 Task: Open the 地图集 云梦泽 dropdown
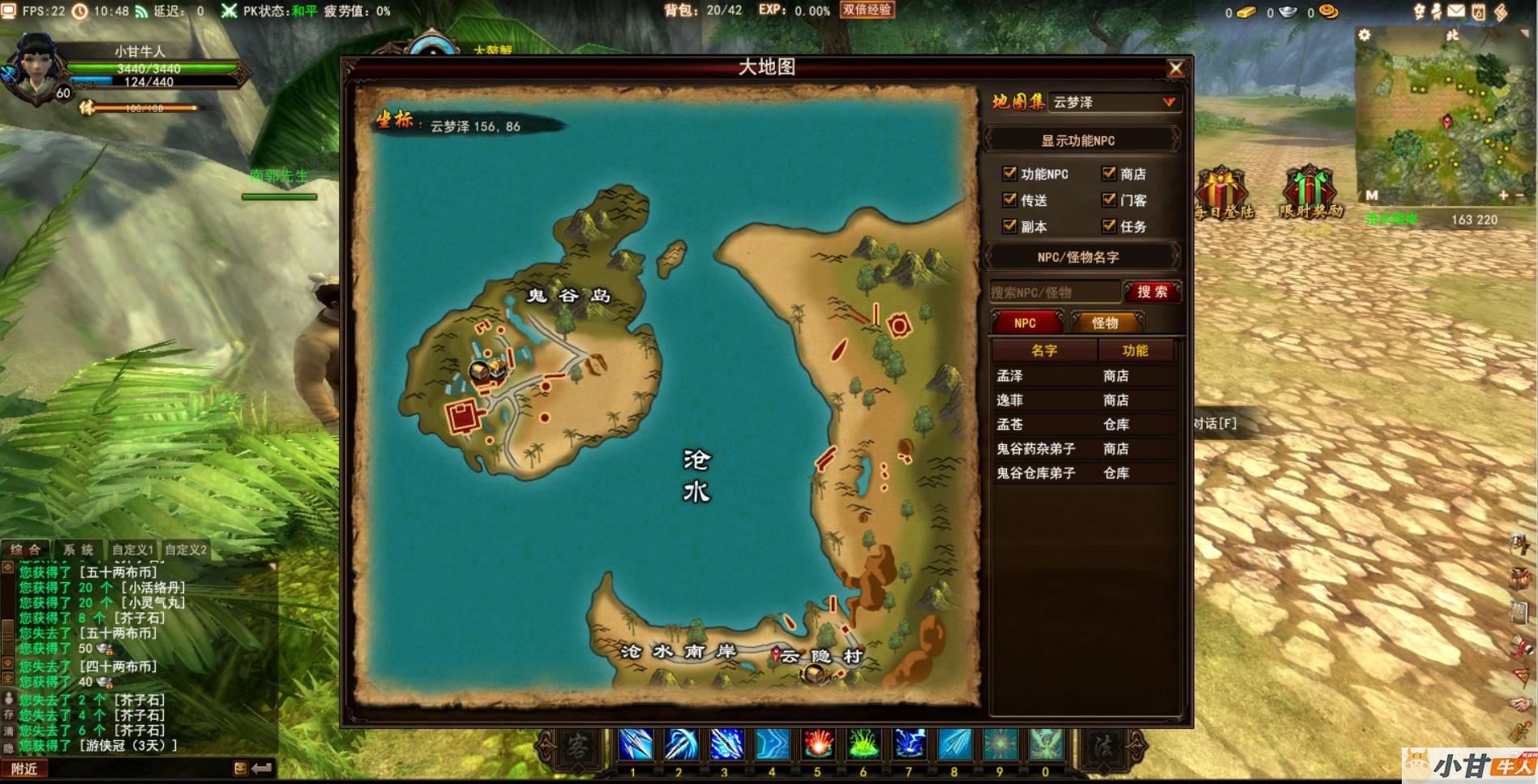point(1168,102)
